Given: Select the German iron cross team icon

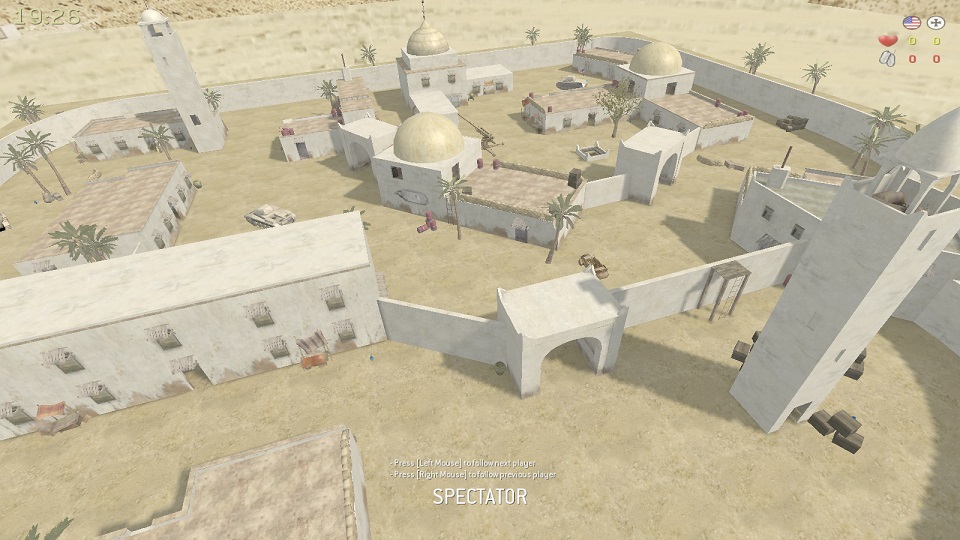Looking at the screenshot, I should (x=936, y=22).
